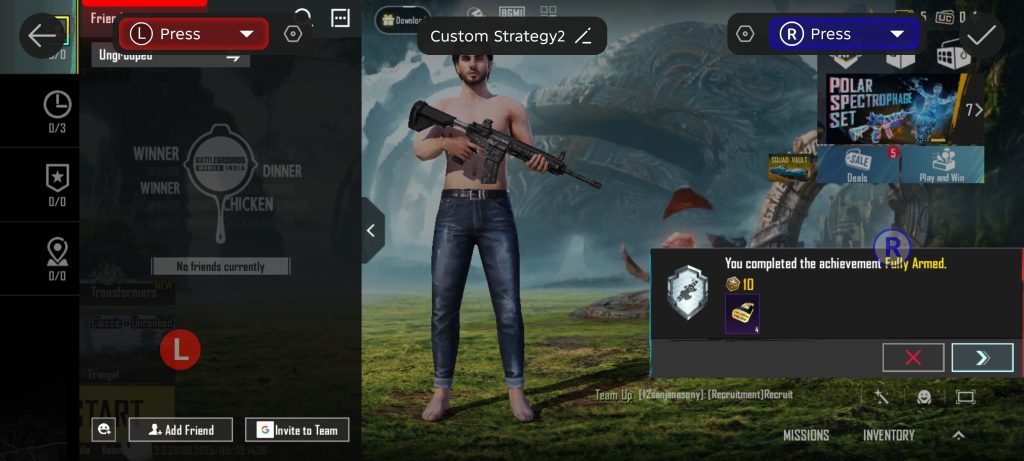Dismiss the achievement popup with red X
Screen dimensions: 1024x461
tap(913, 358)
